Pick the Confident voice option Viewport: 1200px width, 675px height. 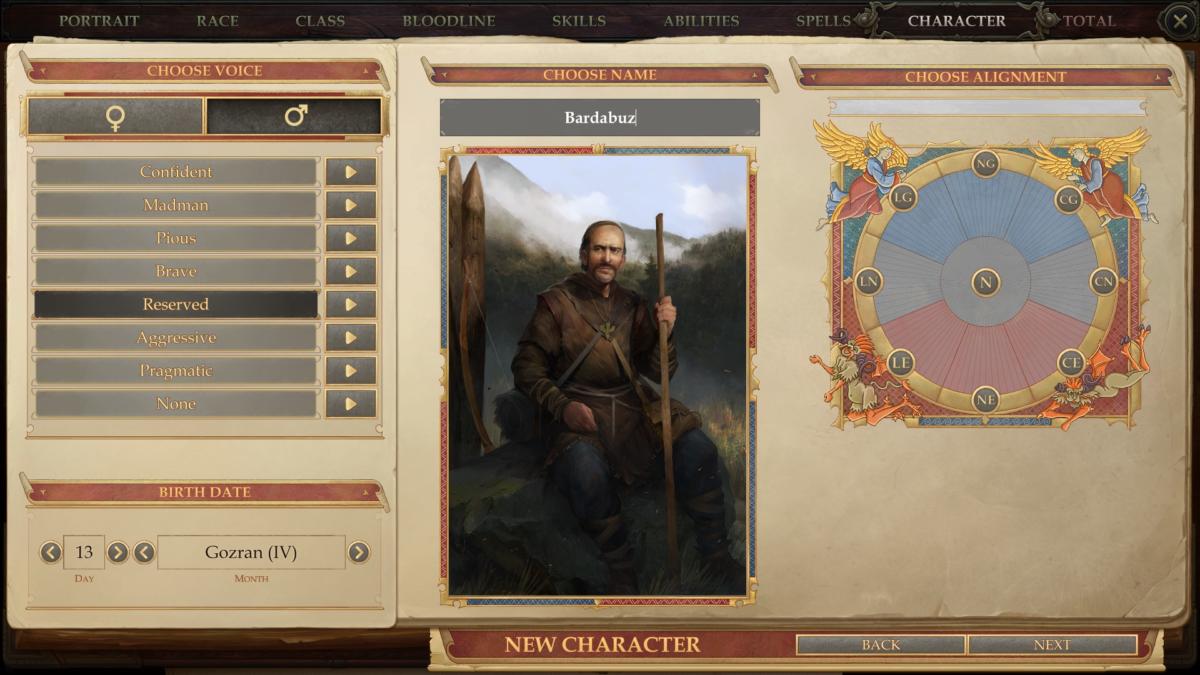[176, 172]
